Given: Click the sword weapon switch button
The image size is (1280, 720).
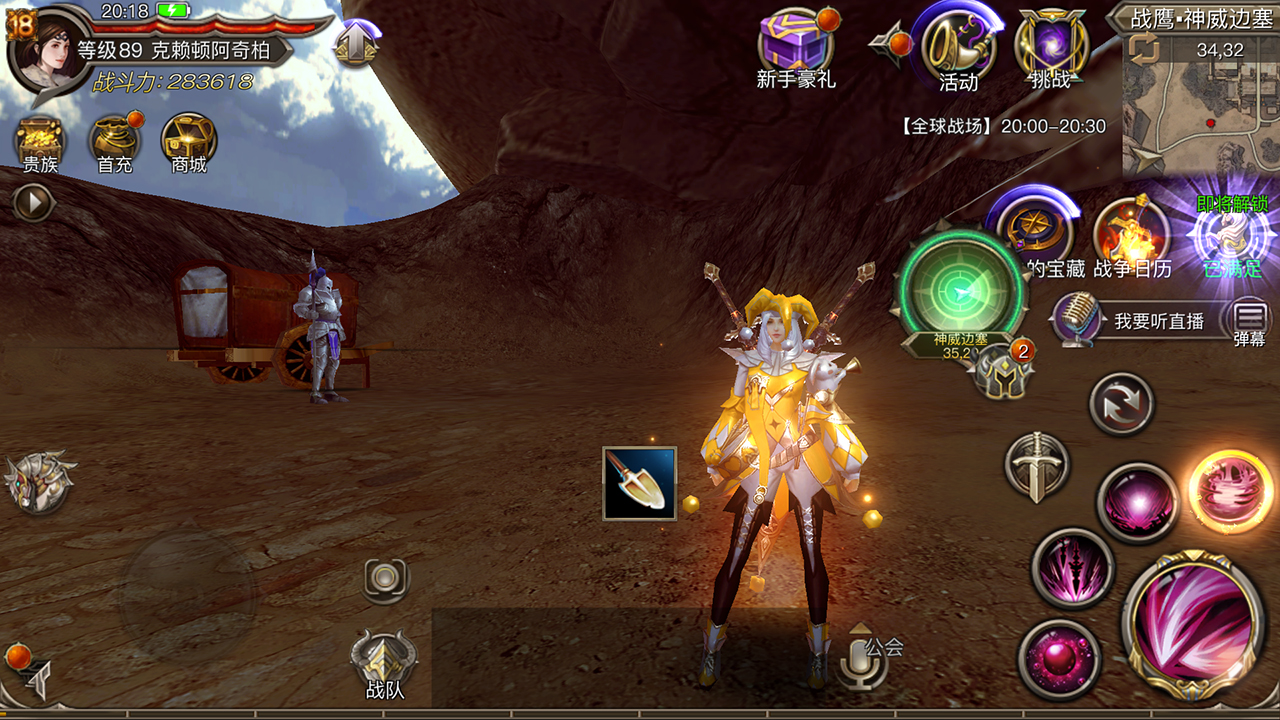Looking at the screenshot, I should [x=1037, y=467].
